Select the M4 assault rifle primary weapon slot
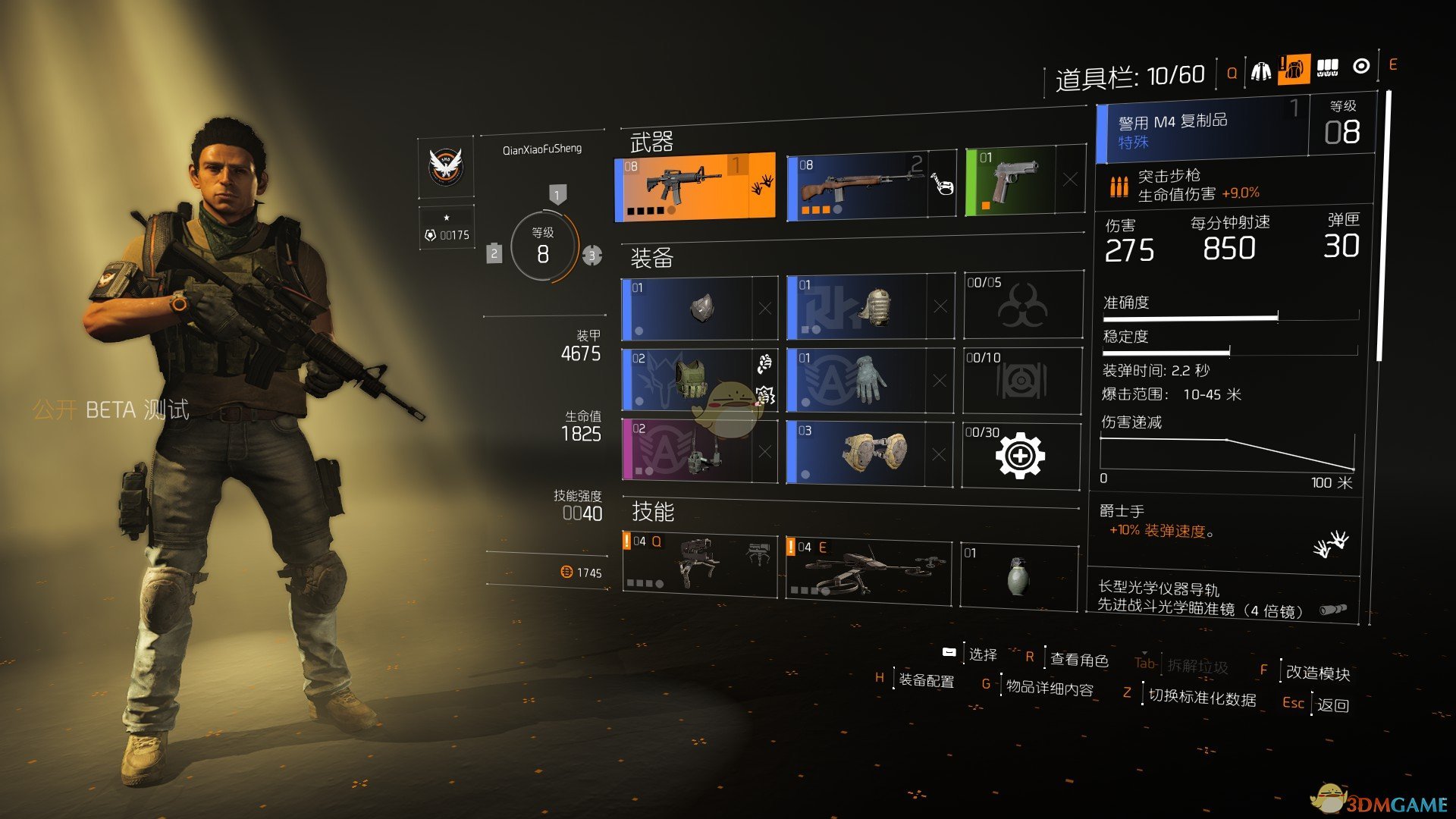This screenshot has width=1456, height=819. tap(694, 187)
